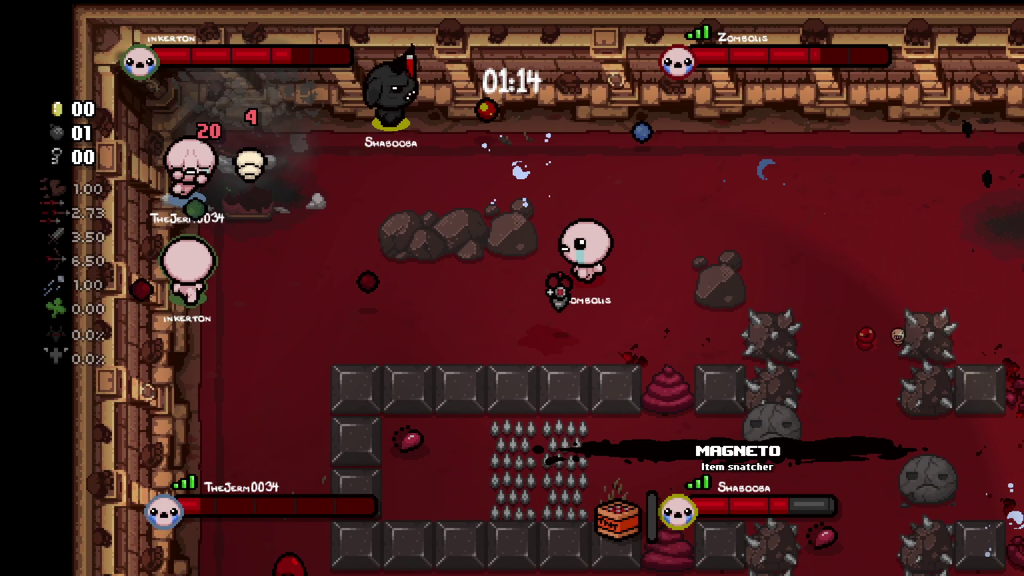Viewport: 1024px width, 576px height.
Task: Activate the TNT crate active item
Action: click(x=617, y=518)
